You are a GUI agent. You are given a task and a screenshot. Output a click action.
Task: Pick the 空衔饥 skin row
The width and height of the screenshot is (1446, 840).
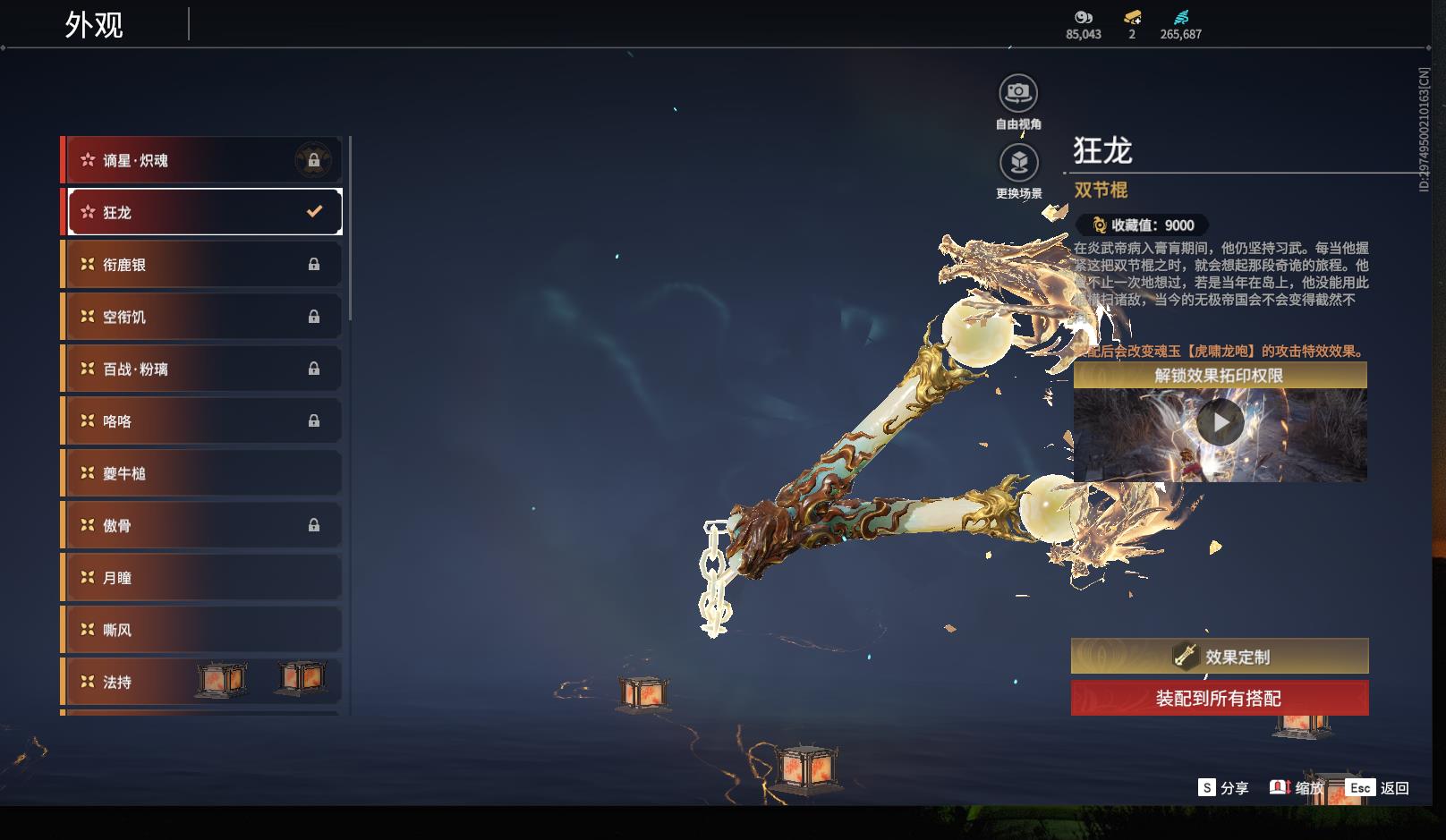click(201, 317)
